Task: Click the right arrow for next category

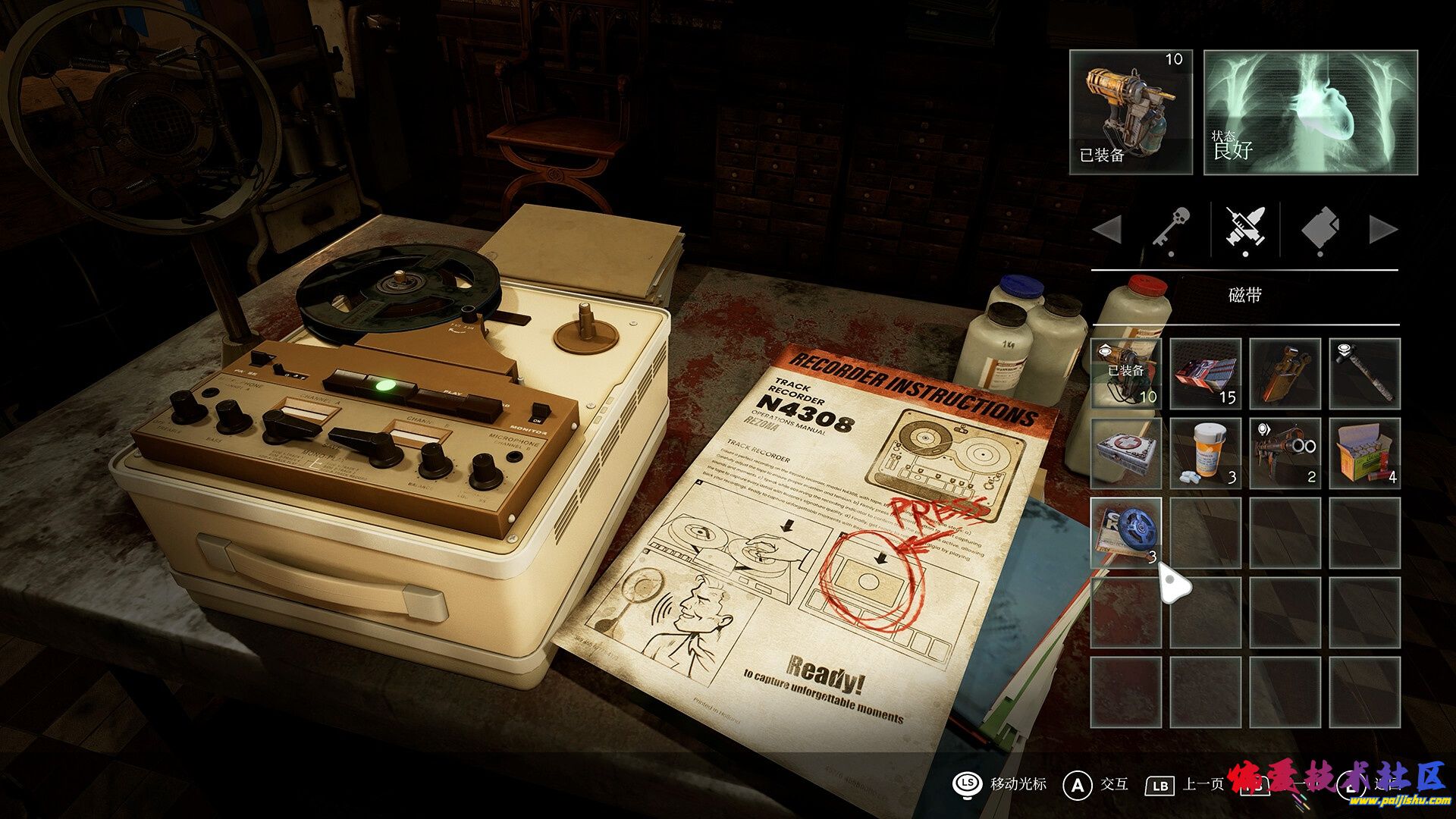Action: [1383, 229]
